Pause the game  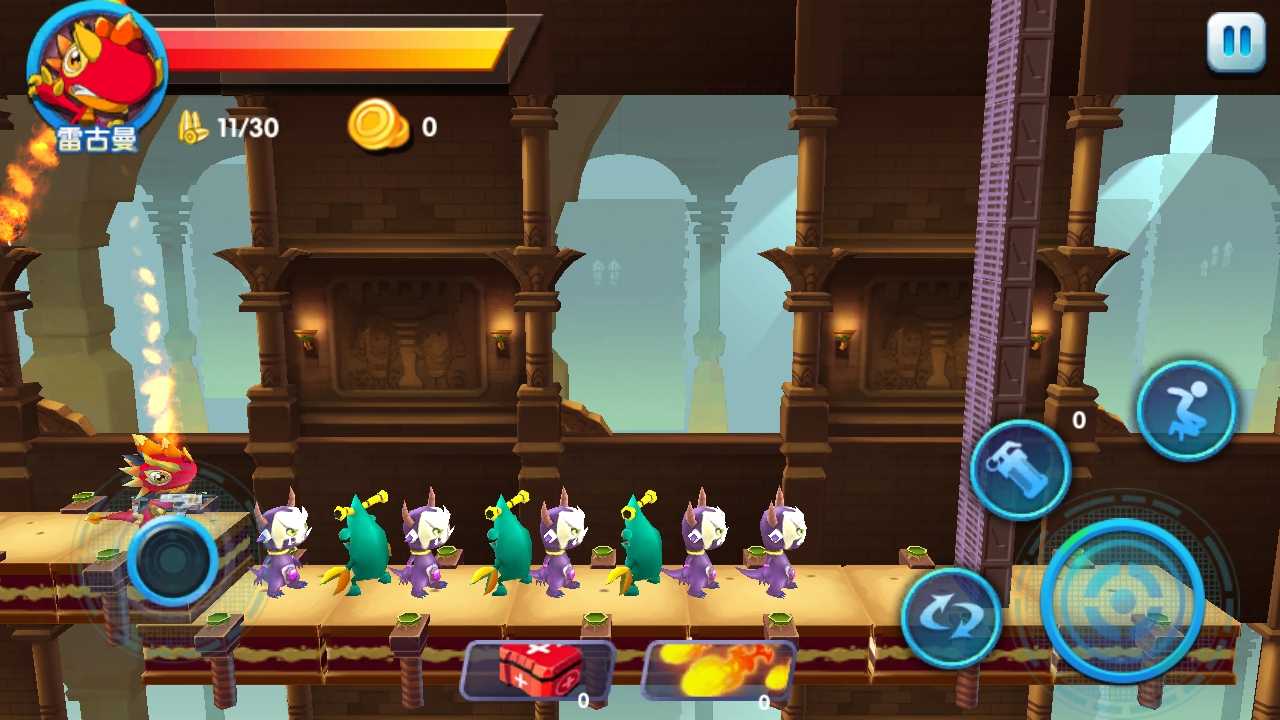[x=1236, y=43]
